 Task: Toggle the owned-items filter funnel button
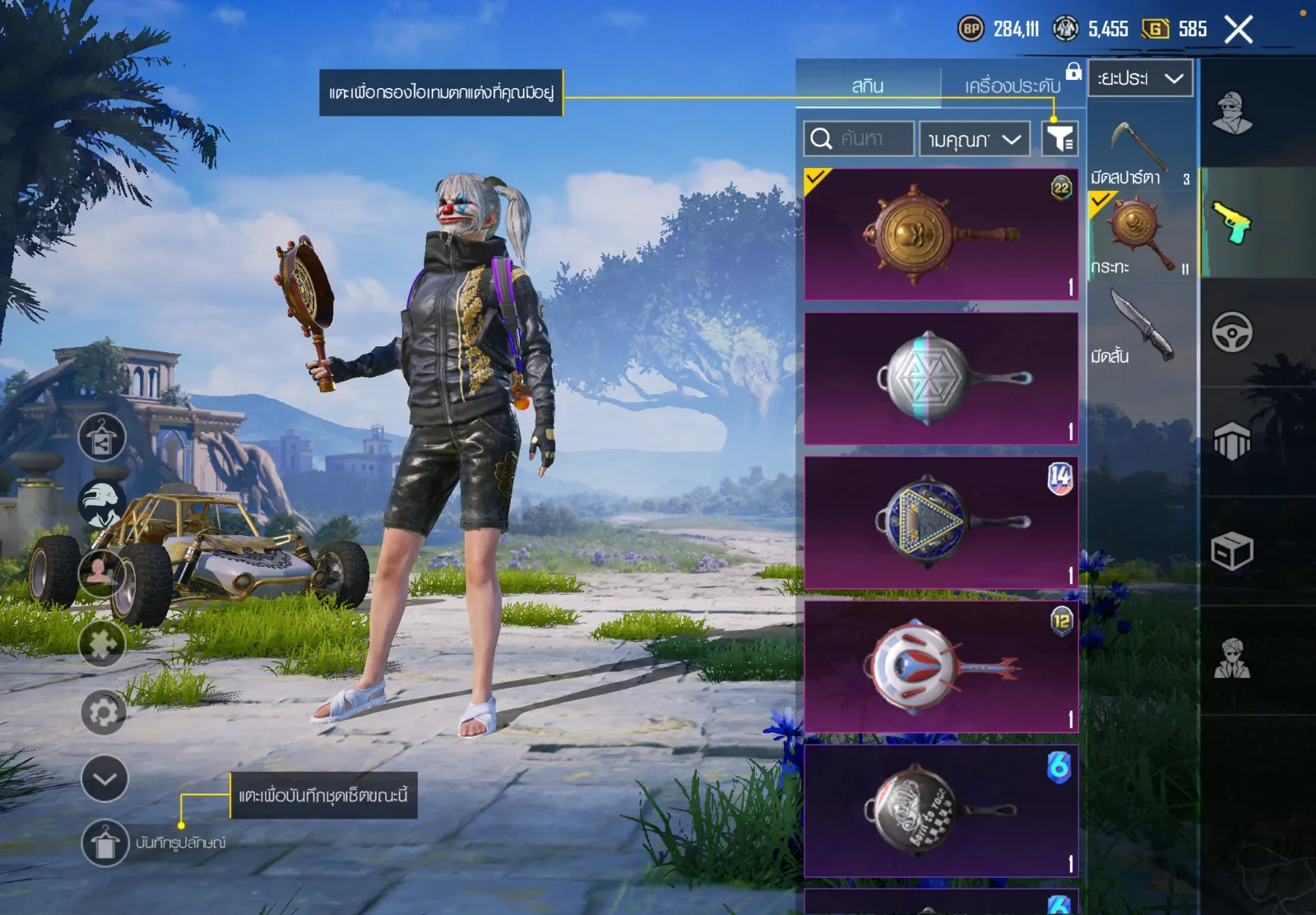(x=1059, y=138)
